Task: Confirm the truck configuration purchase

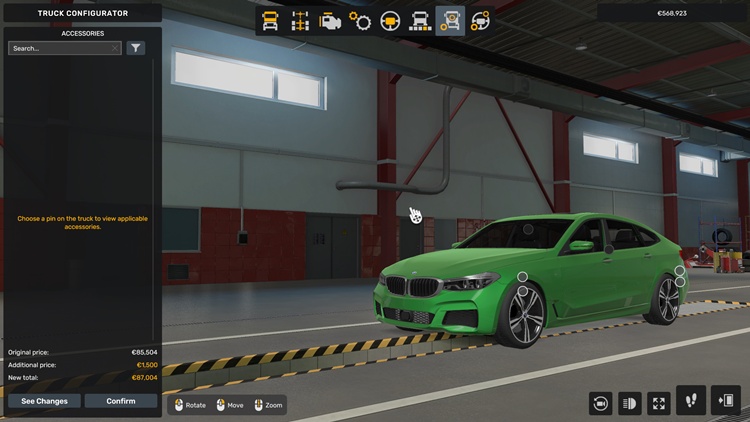Action: click(x=121, y=401)
